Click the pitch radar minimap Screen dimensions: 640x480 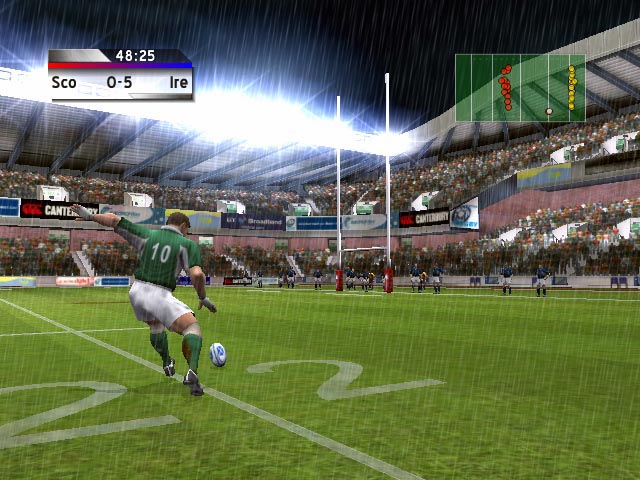[520, 88]
